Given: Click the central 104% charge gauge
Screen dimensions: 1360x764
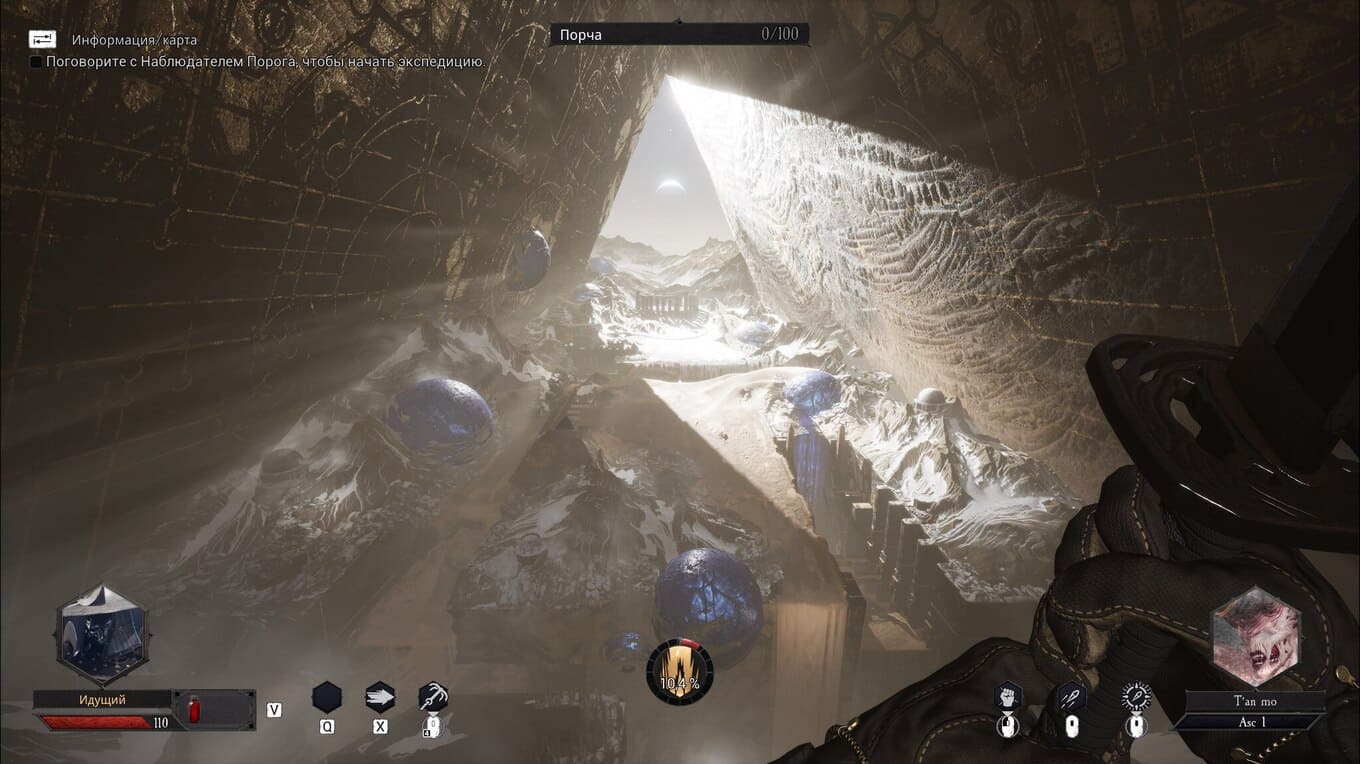Looking at the screenshot, I should click(680, 671).
